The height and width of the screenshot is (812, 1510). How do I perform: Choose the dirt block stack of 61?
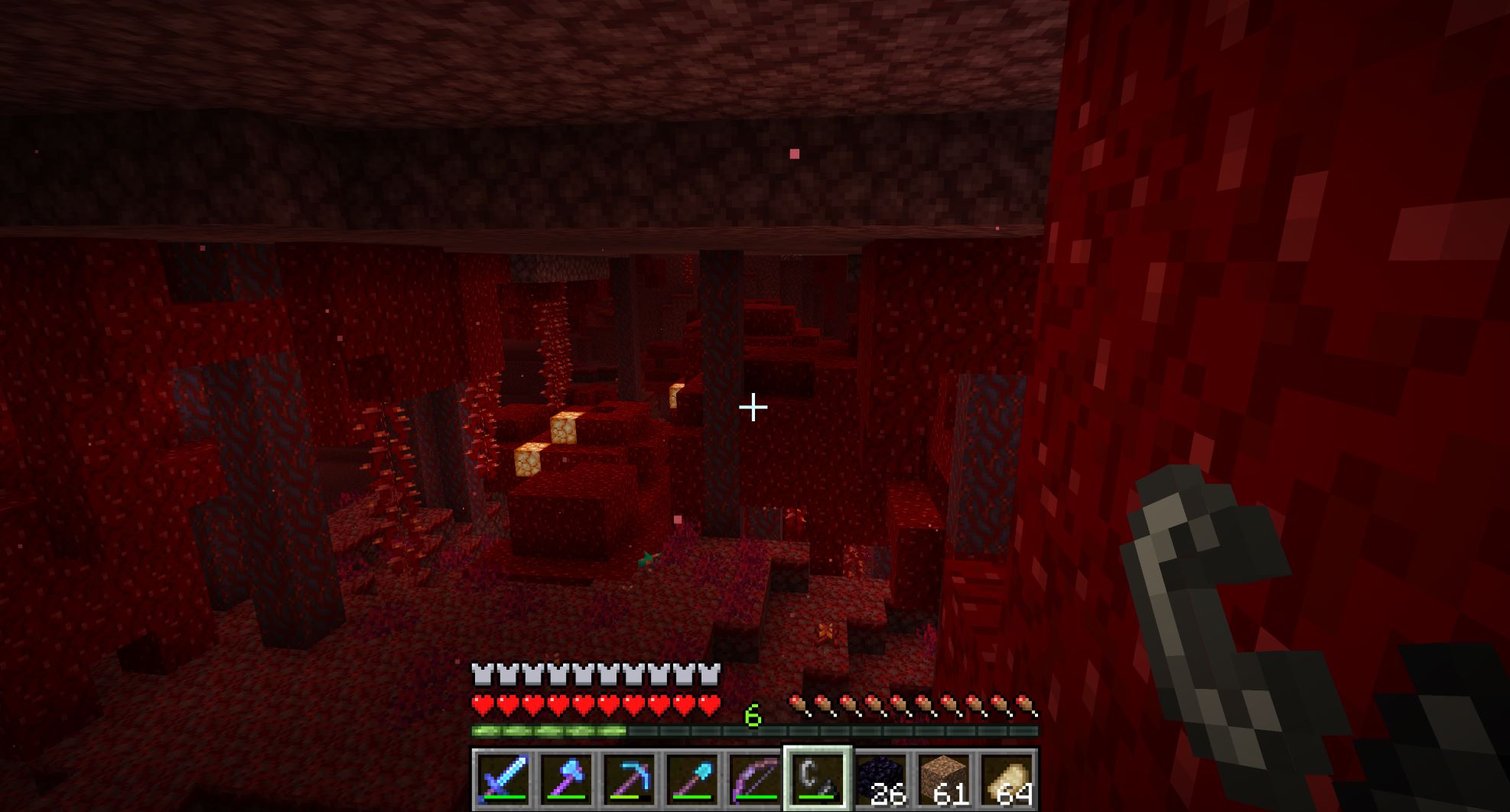click(942, 779)
